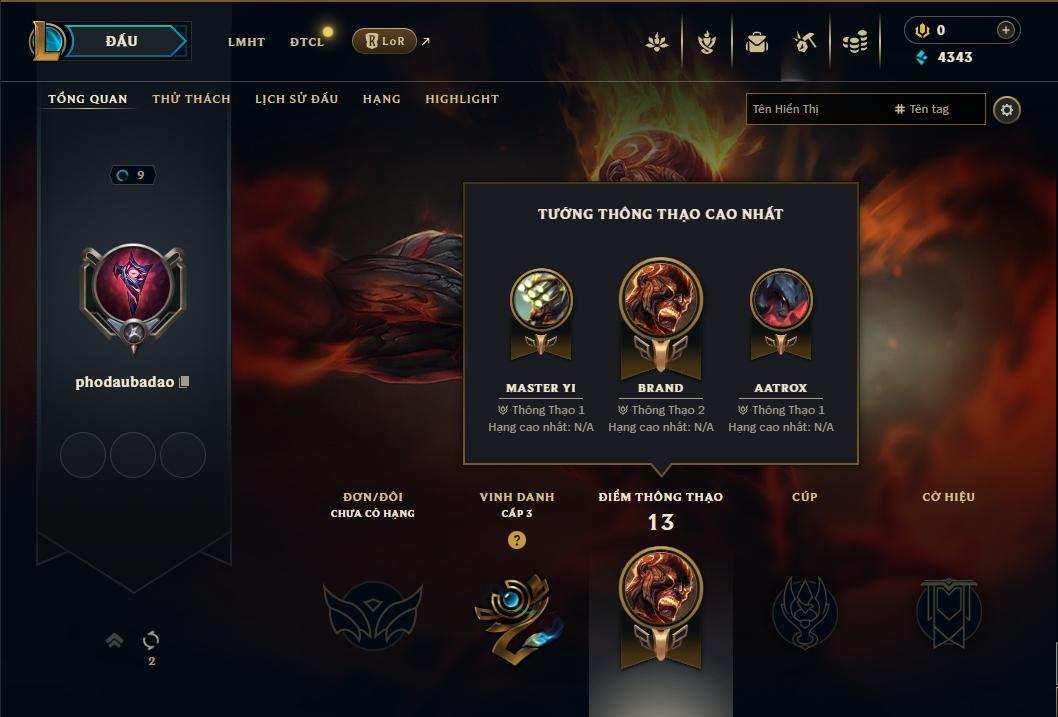Open the backpack collection icon
The width and height of the screenshot is (1058, 717).
click(x=757, y=42)
